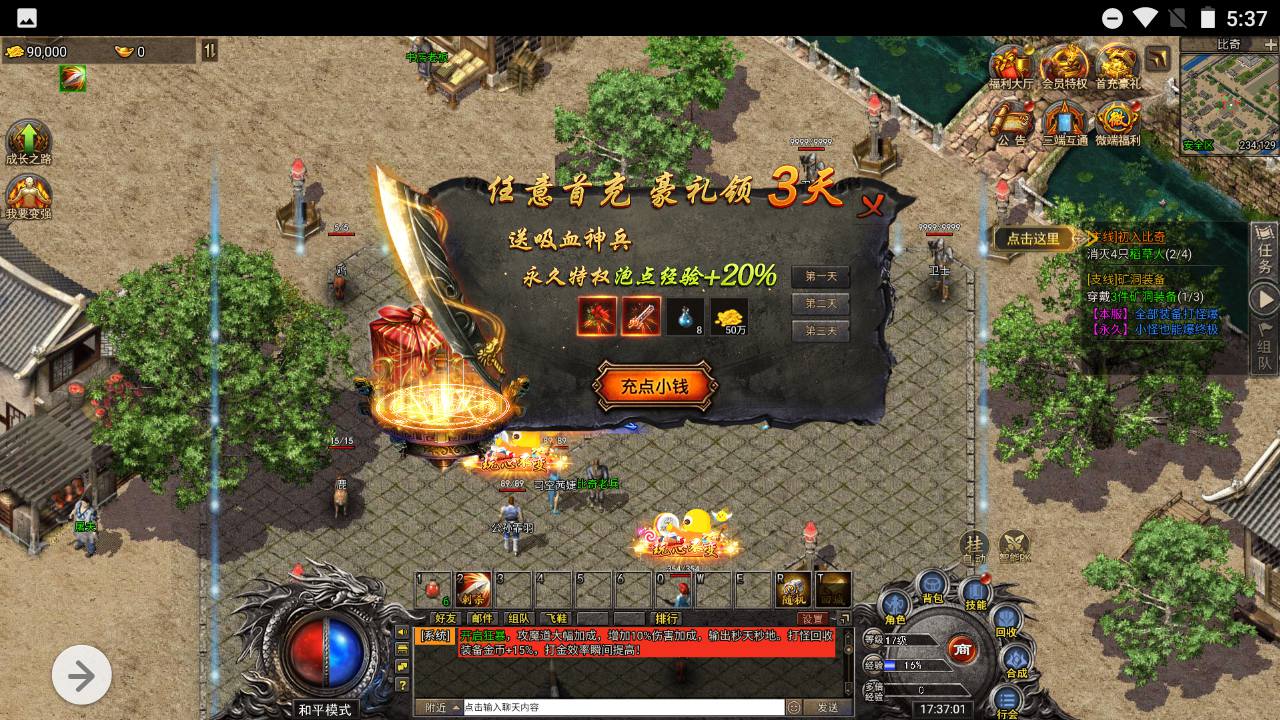Open the 微端福利 client bonus icon
The width and height of the screenshot is (1280, 720).
pos(1117,124)
